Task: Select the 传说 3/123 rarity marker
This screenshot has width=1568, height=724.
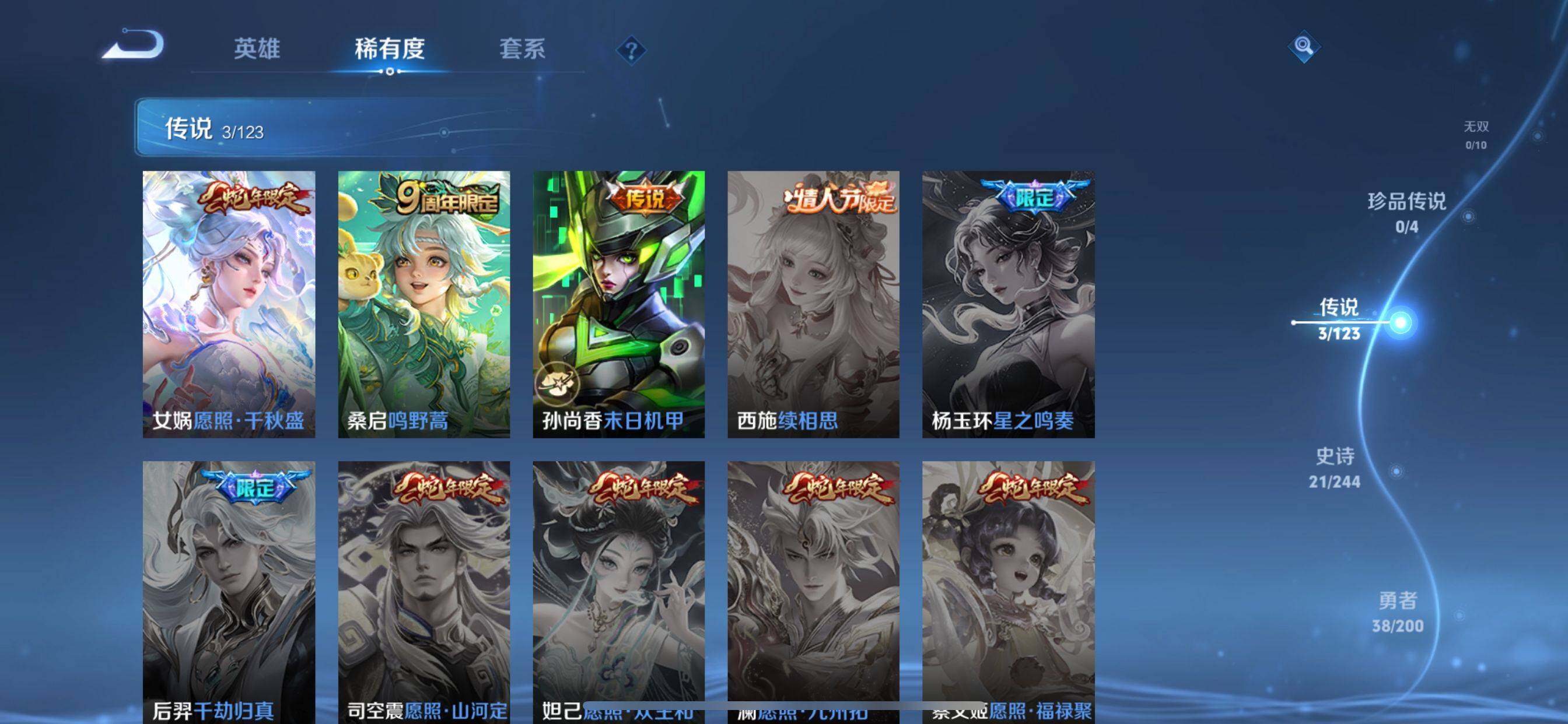Action: click(1339, 319)
